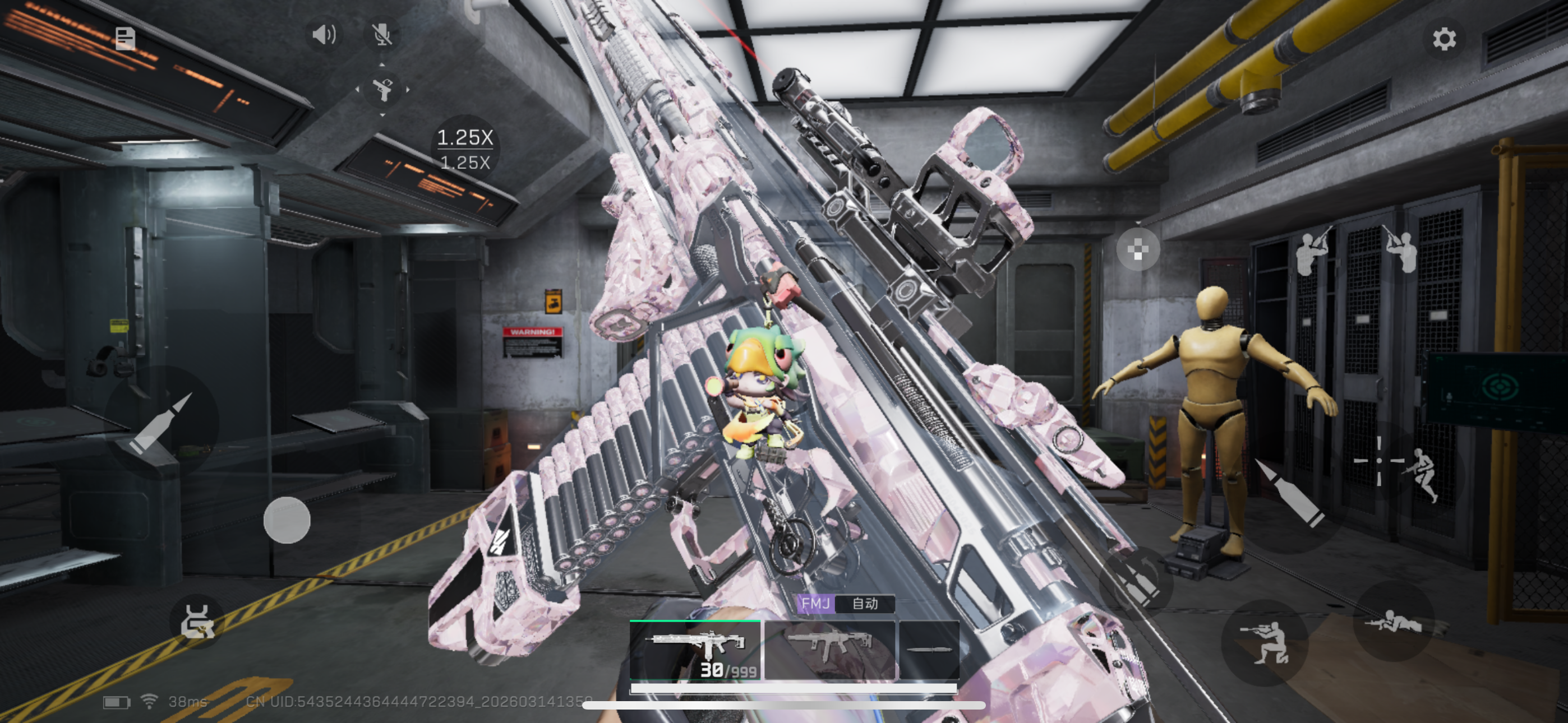Image resolution: width=1568 pixels, height=723 pixels.
Task: Switch the 1.25X scope magnification
Action: pyautogui.click(x=465, y=149)
